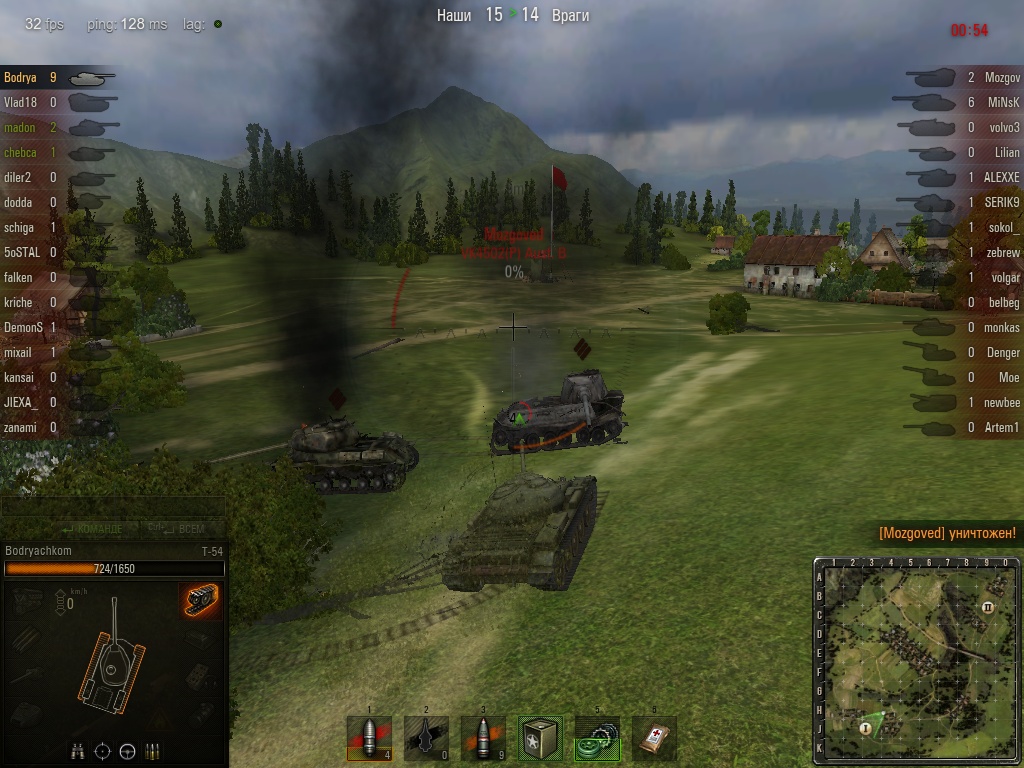Viewport: 1024px width, 768px height.
Task: Select enemy MiNsK in the enemy list
Action: point(1003,102)
